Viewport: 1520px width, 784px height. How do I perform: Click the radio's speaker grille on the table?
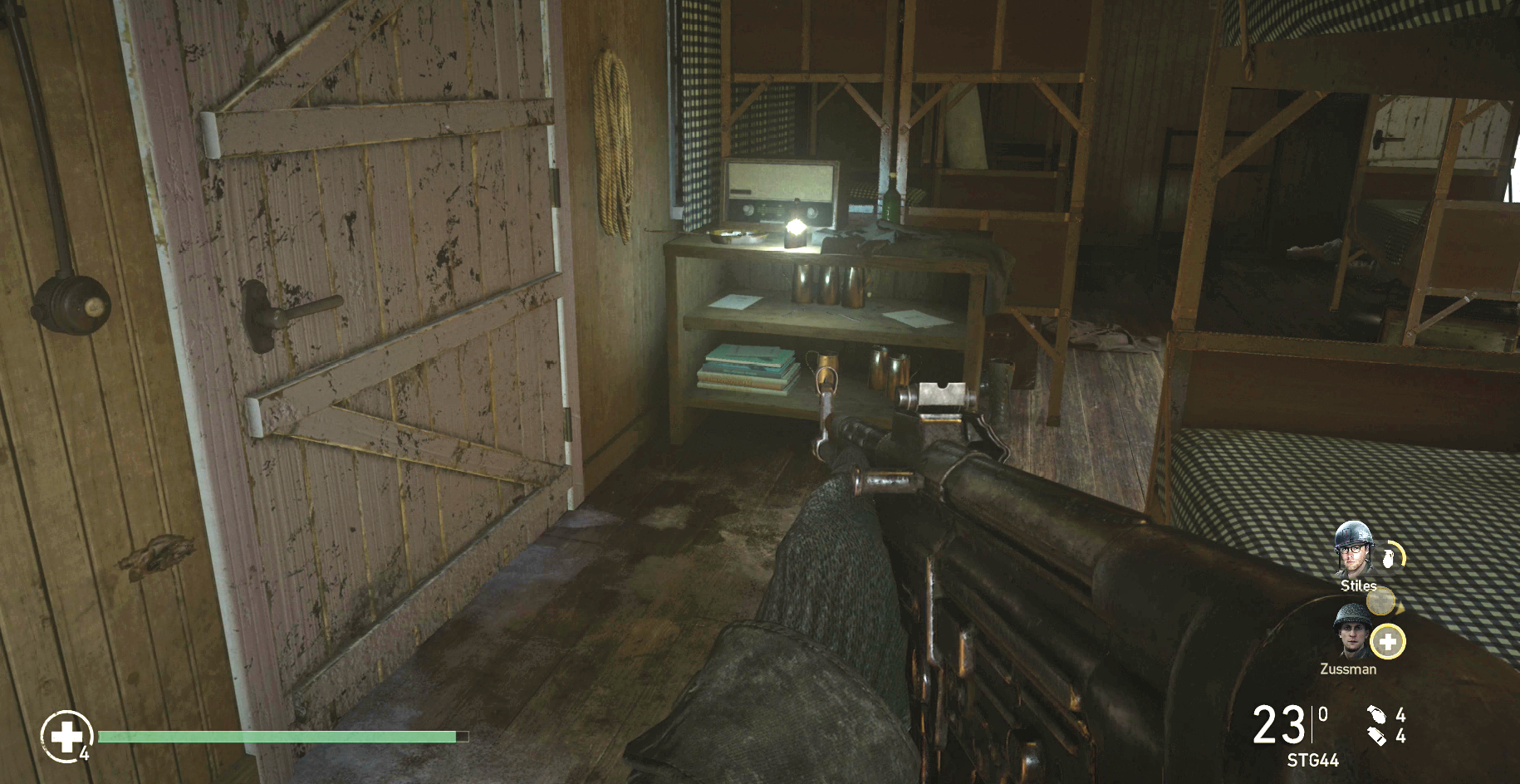(x=780, y=180)
